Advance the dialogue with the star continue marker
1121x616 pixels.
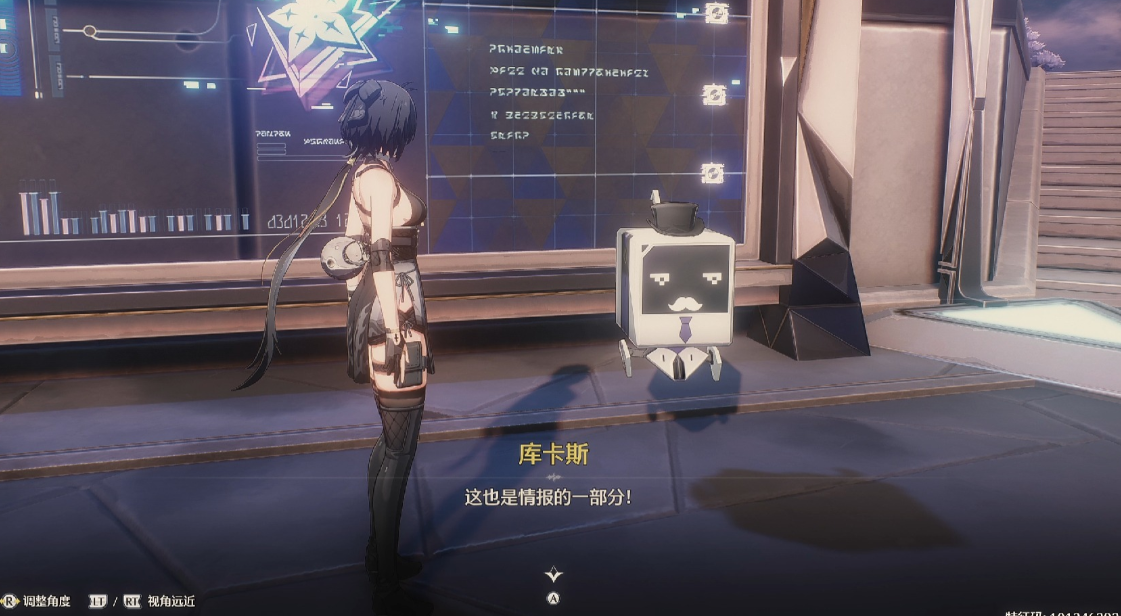click(553, 575)
